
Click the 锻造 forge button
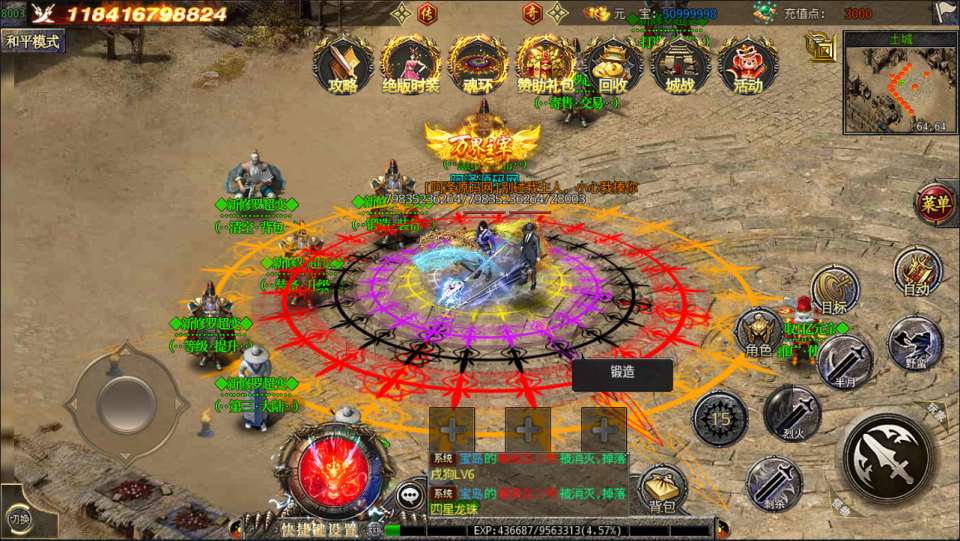(x=622, y=375)
